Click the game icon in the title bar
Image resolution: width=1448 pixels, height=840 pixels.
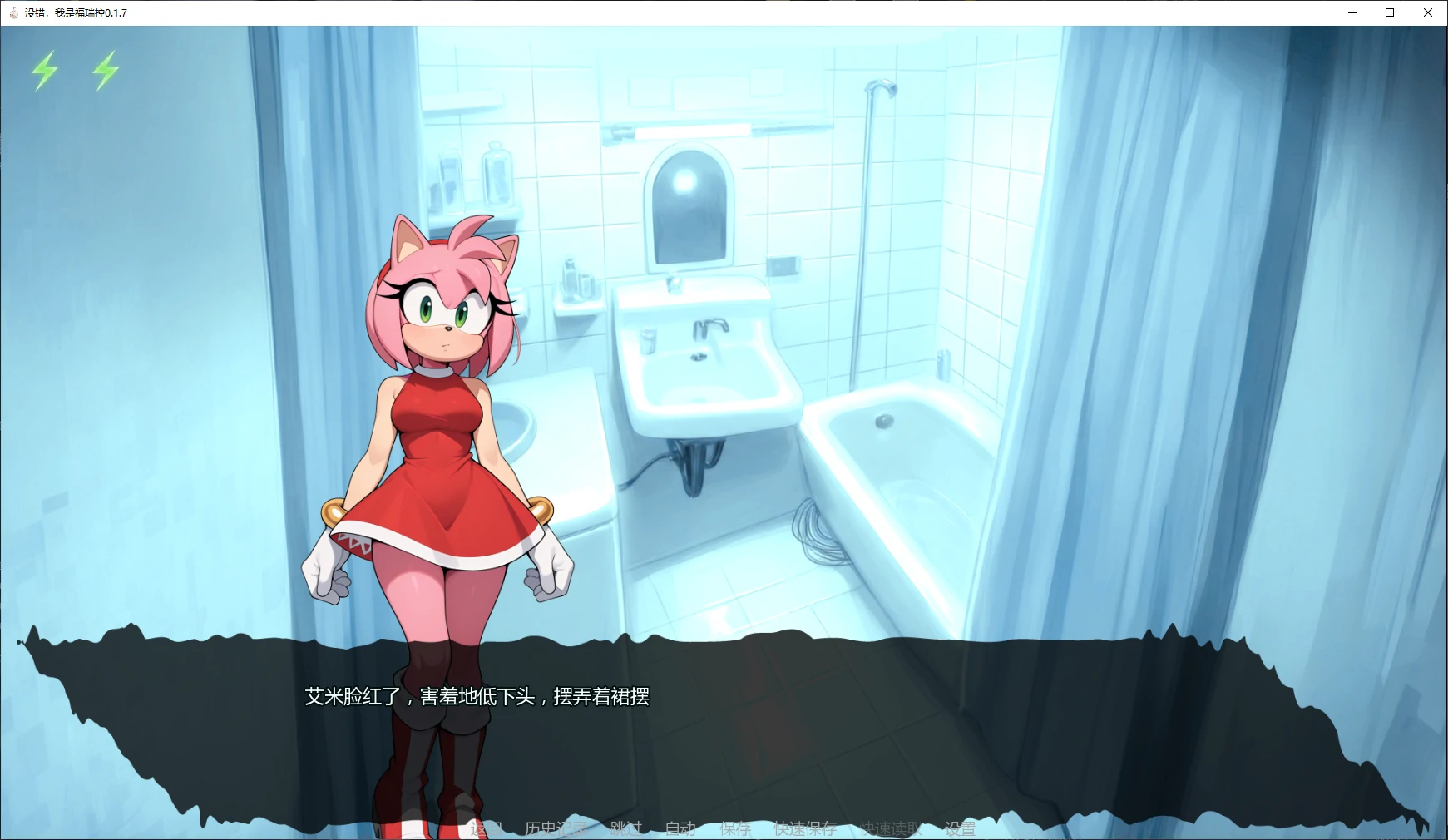click(12, 12)
